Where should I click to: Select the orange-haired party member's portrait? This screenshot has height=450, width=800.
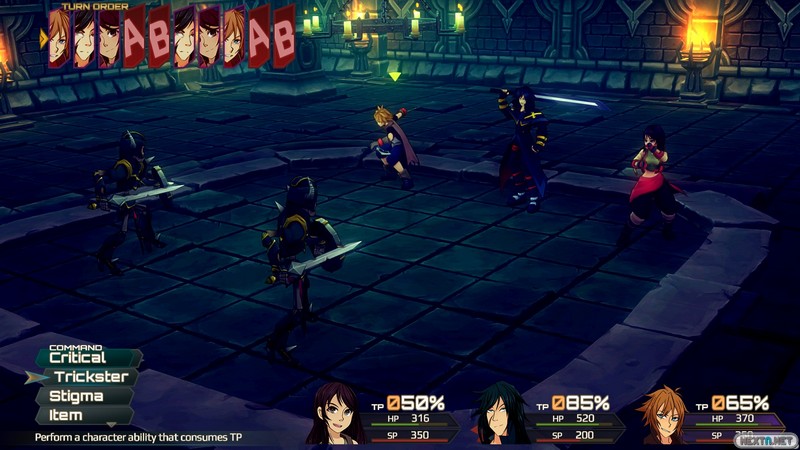coord(663,414)
